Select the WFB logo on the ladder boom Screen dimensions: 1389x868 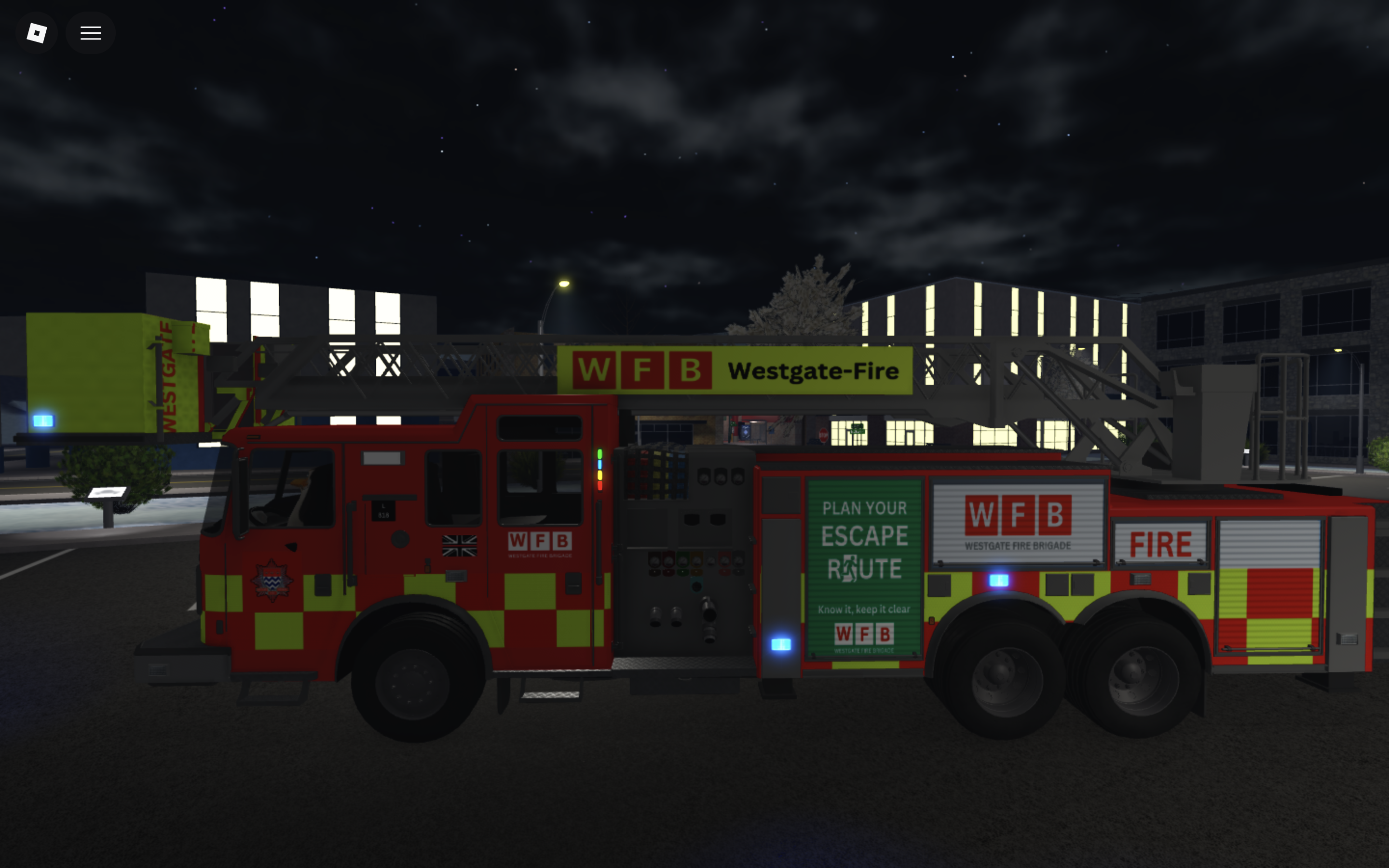pos(640,370)
